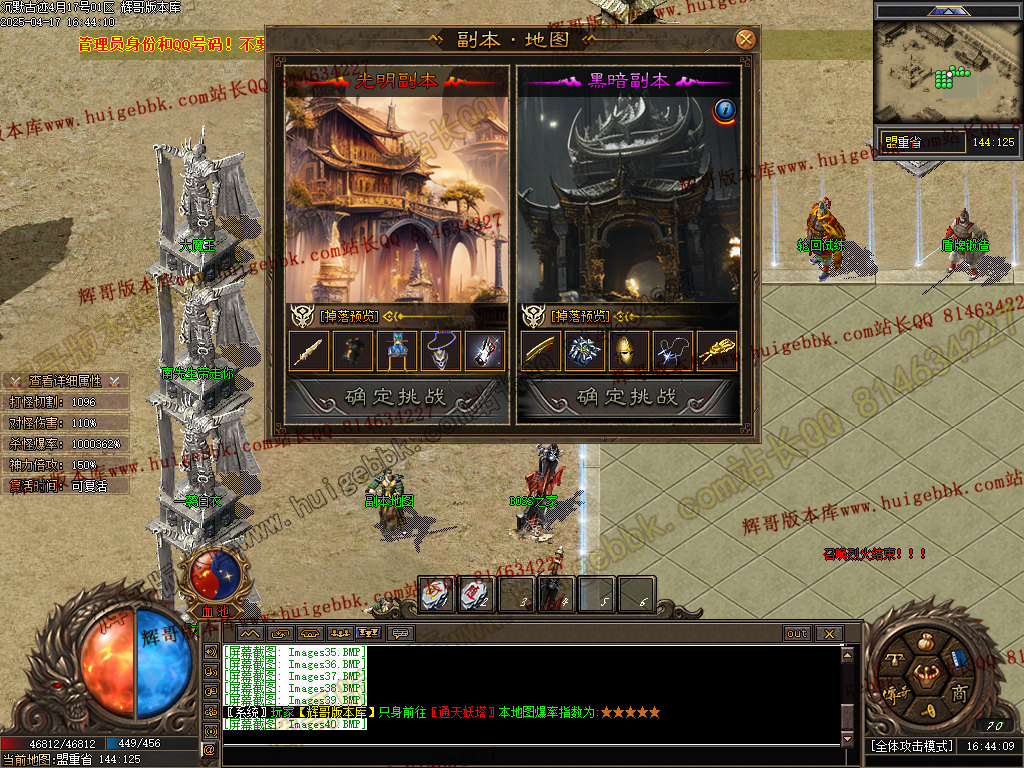Screen dimensions: 1024x768
Task: Select the golden gauntlet drop in 黑暗副本
Action: click(x=716, y=351)
